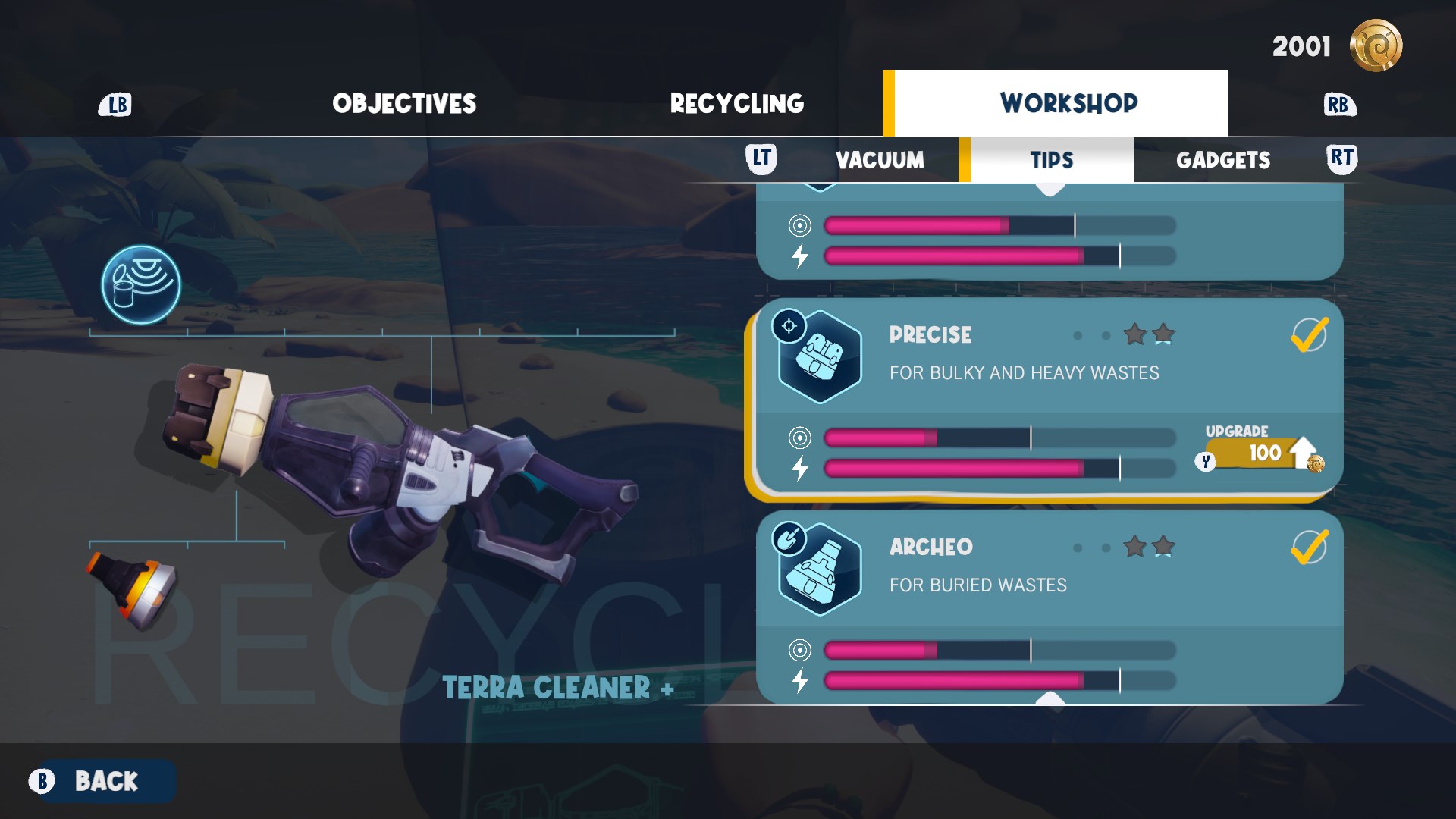This screenshot has width=1456, height=819.
Task: Upgrade the Precise tip for 100
Action: coord(1262,453)
